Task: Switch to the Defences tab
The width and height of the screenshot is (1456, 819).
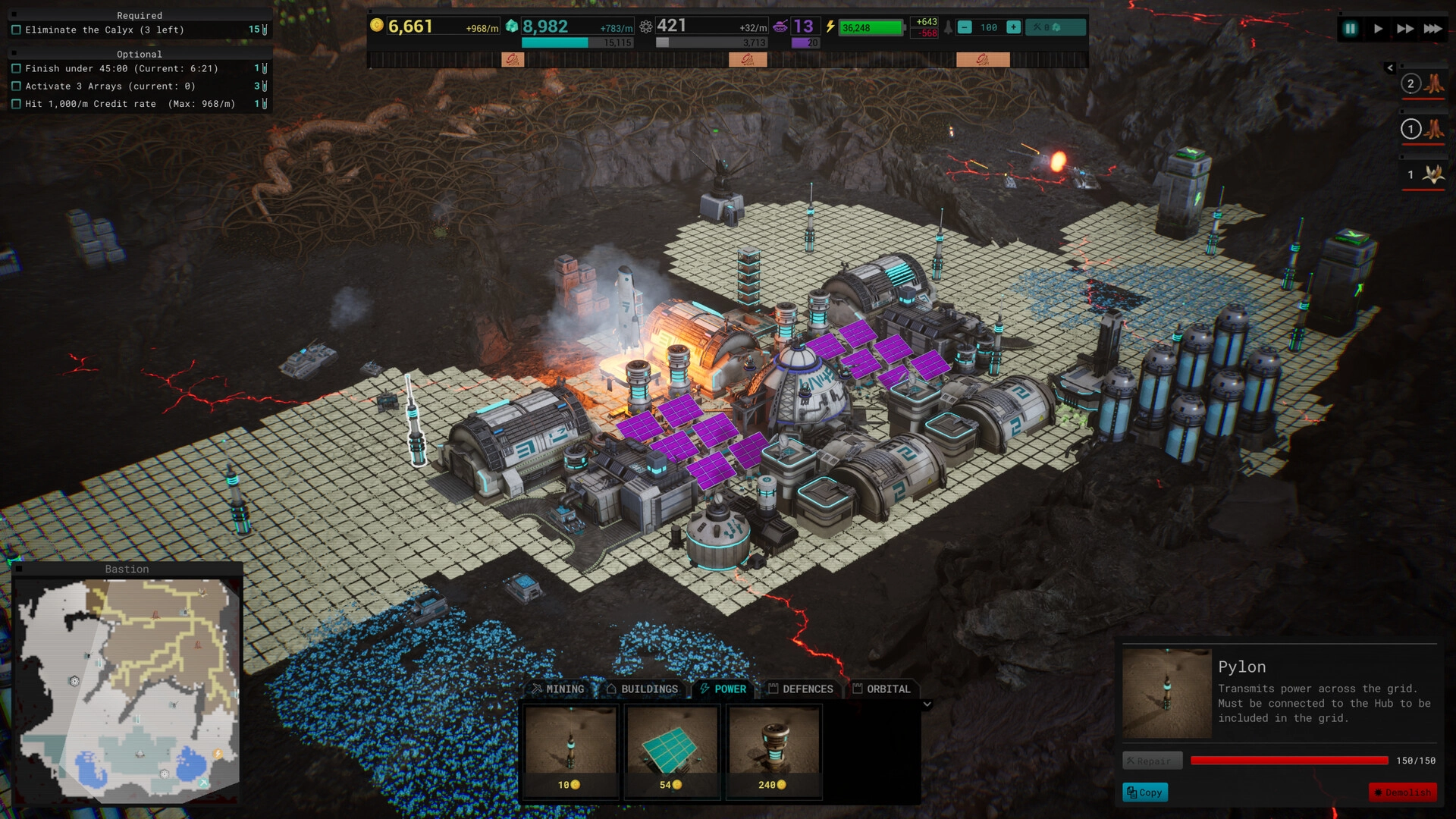Action: point(800,689)
